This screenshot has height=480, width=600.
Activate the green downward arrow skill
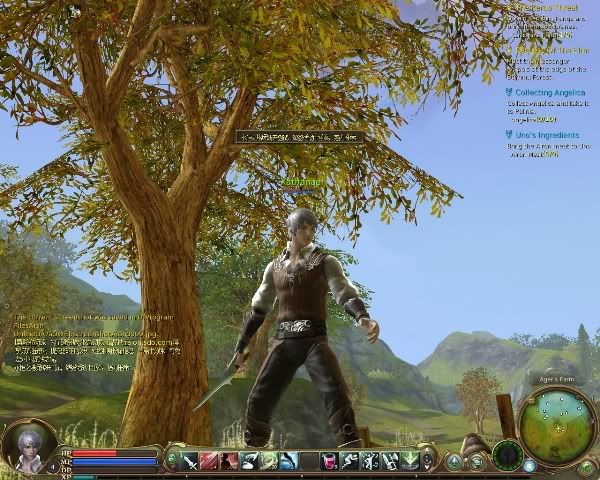(409, 461)
